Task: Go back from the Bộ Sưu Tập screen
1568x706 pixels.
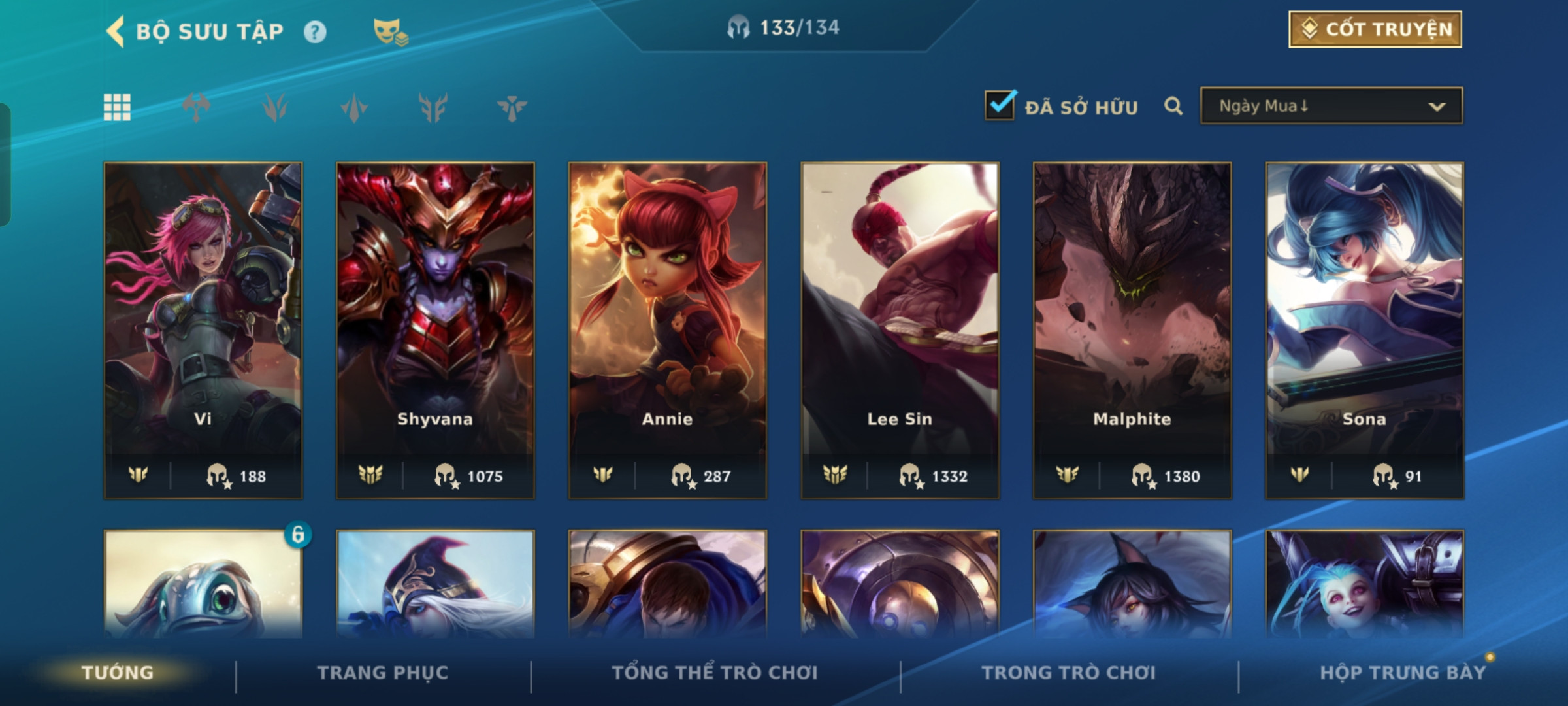Action: click(116, 31)
